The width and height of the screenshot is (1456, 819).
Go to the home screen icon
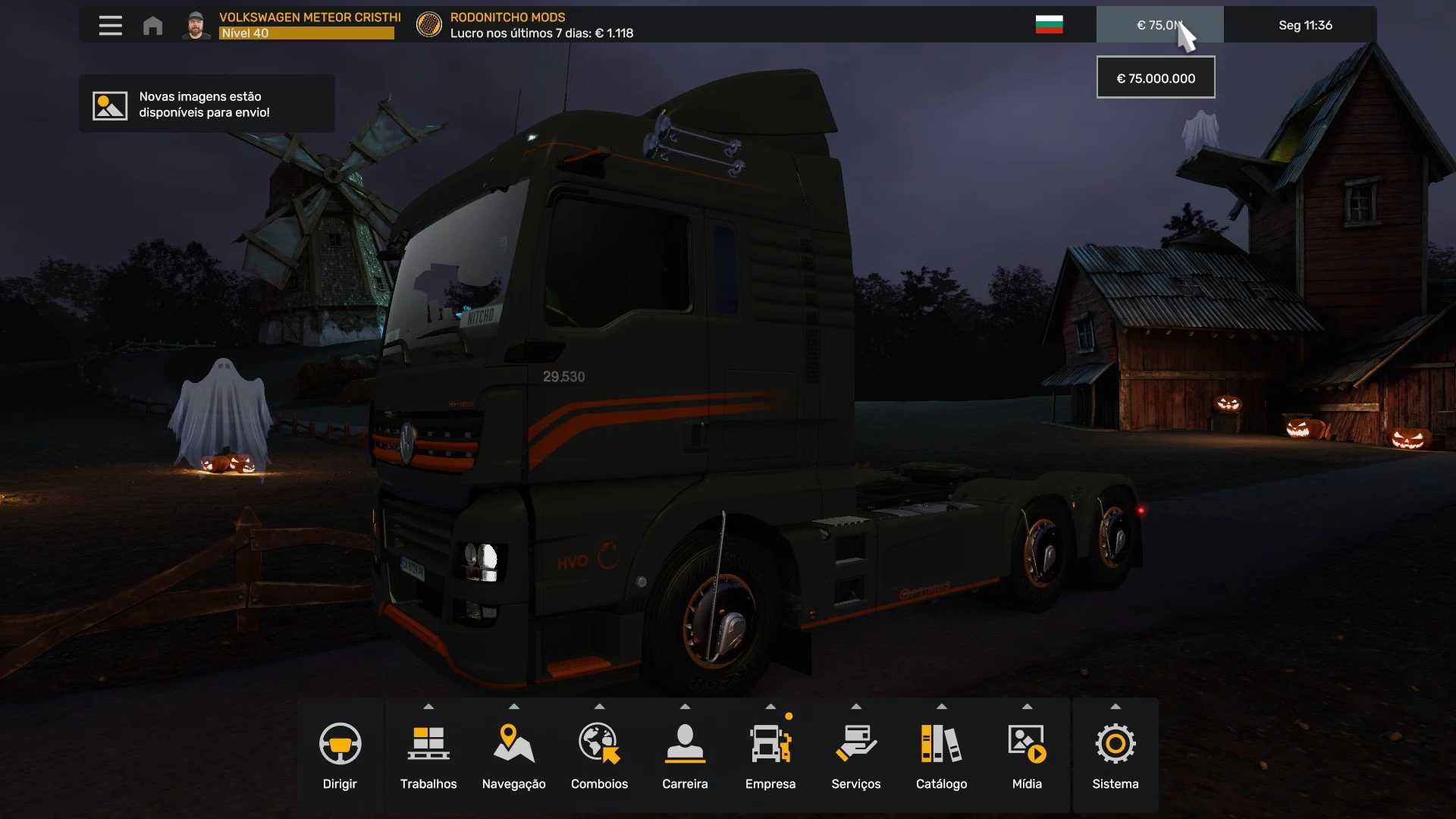[x=152, y=26]
